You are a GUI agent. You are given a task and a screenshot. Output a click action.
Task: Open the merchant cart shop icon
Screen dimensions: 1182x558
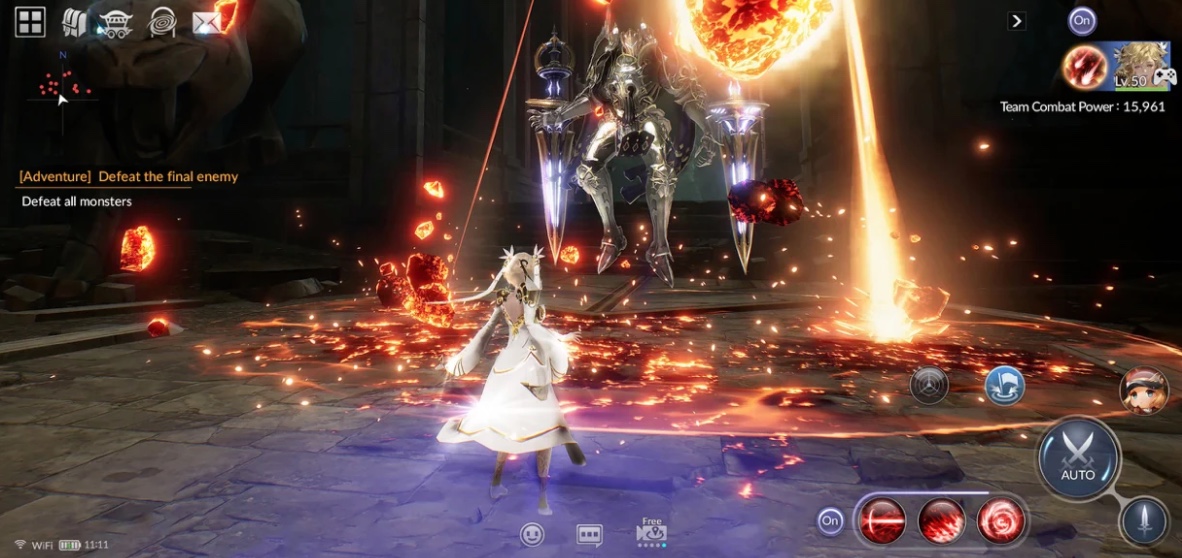point(116,23)
